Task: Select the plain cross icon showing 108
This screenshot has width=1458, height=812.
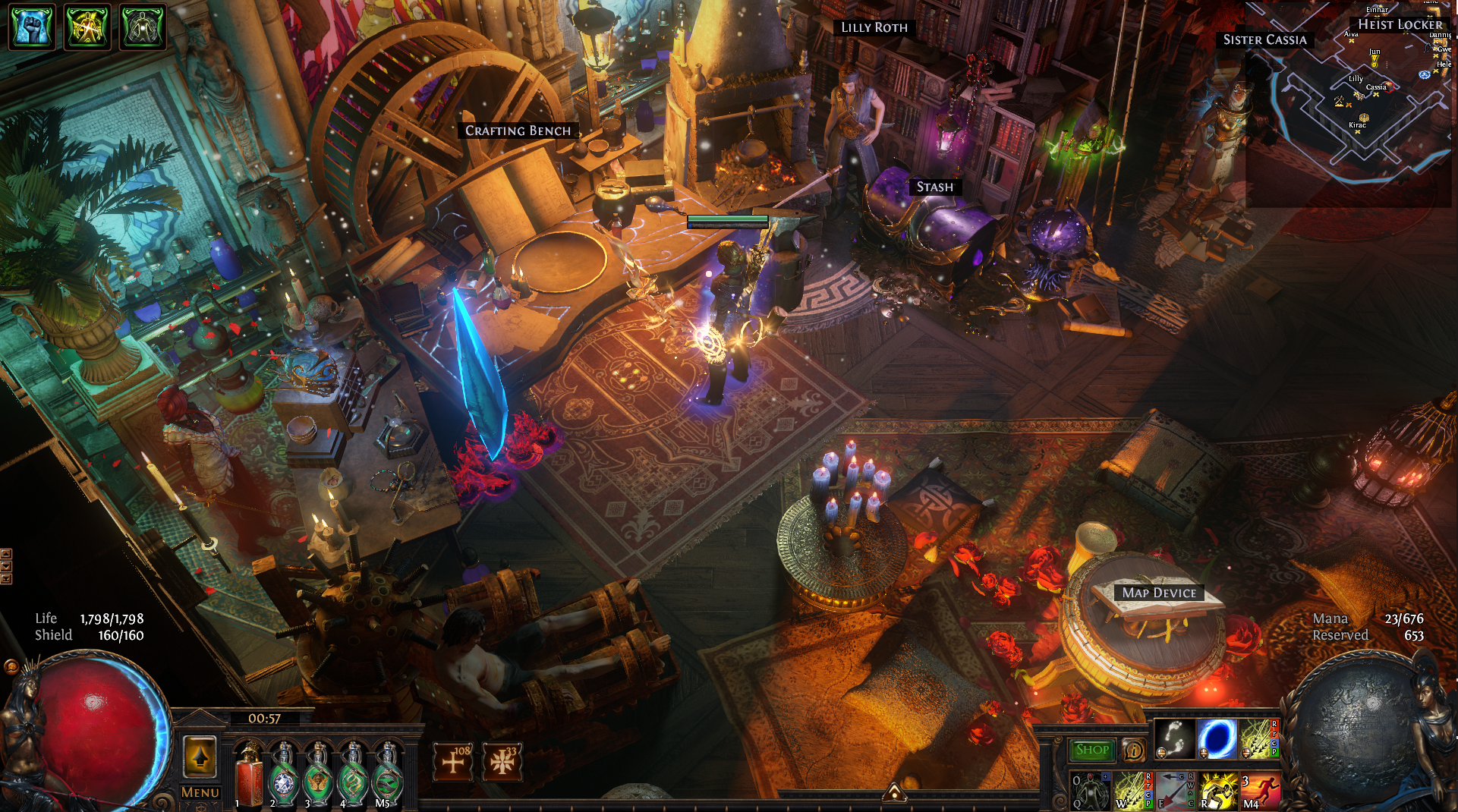Action: tap(453, 761)
